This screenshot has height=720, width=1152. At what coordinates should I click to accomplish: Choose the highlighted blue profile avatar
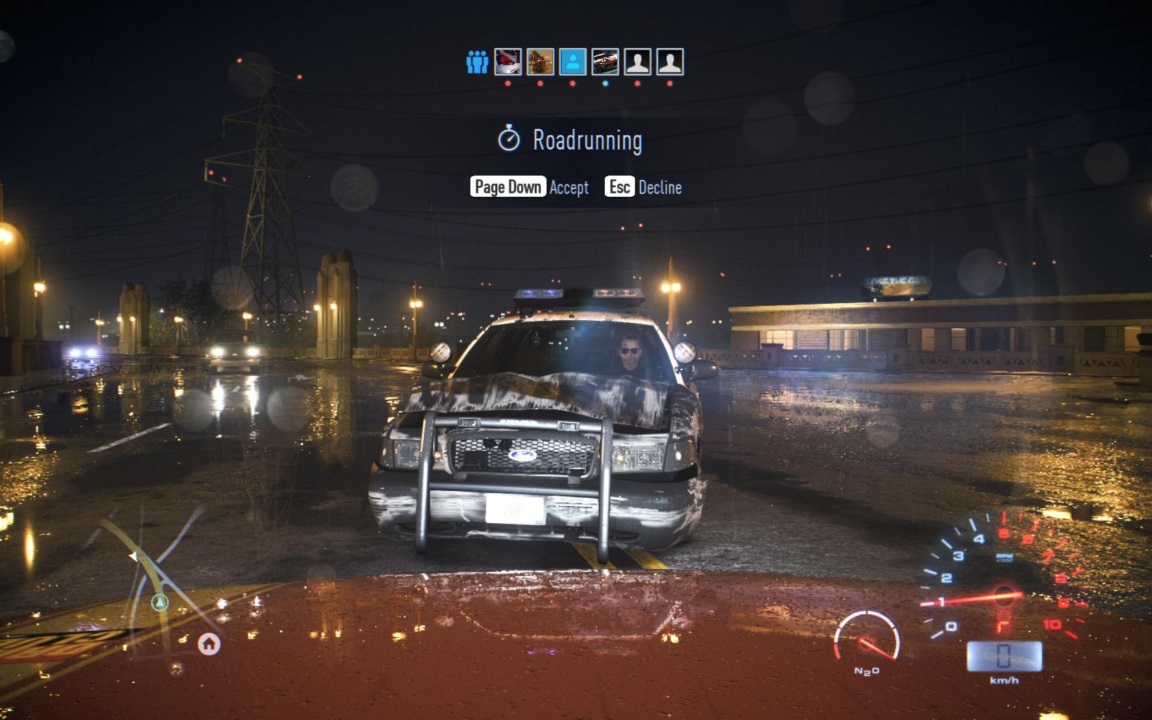pos(572,62)
